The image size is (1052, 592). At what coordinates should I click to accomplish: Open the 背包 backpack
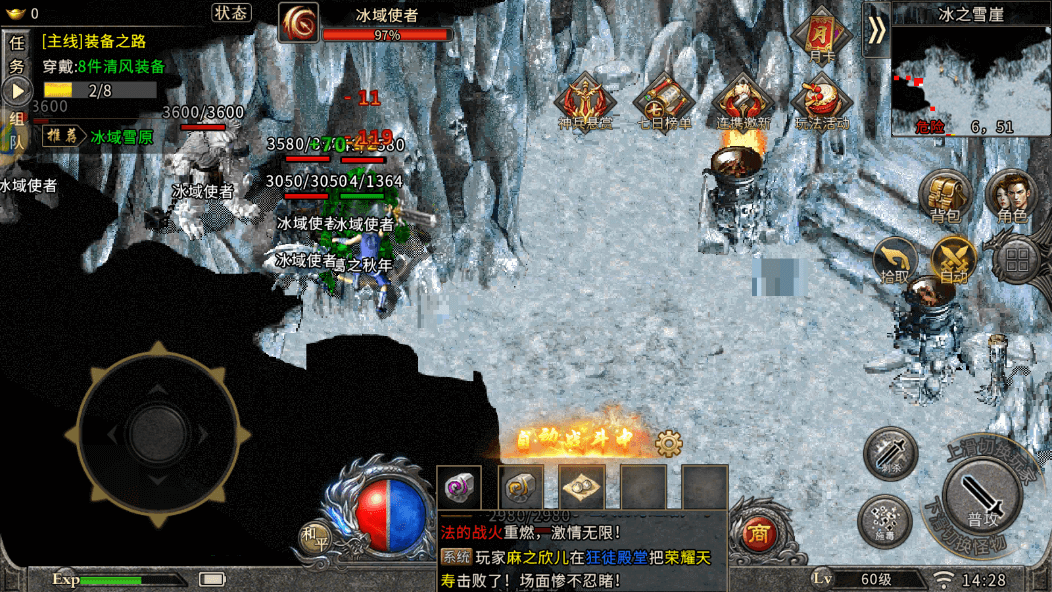coord(944,197)
